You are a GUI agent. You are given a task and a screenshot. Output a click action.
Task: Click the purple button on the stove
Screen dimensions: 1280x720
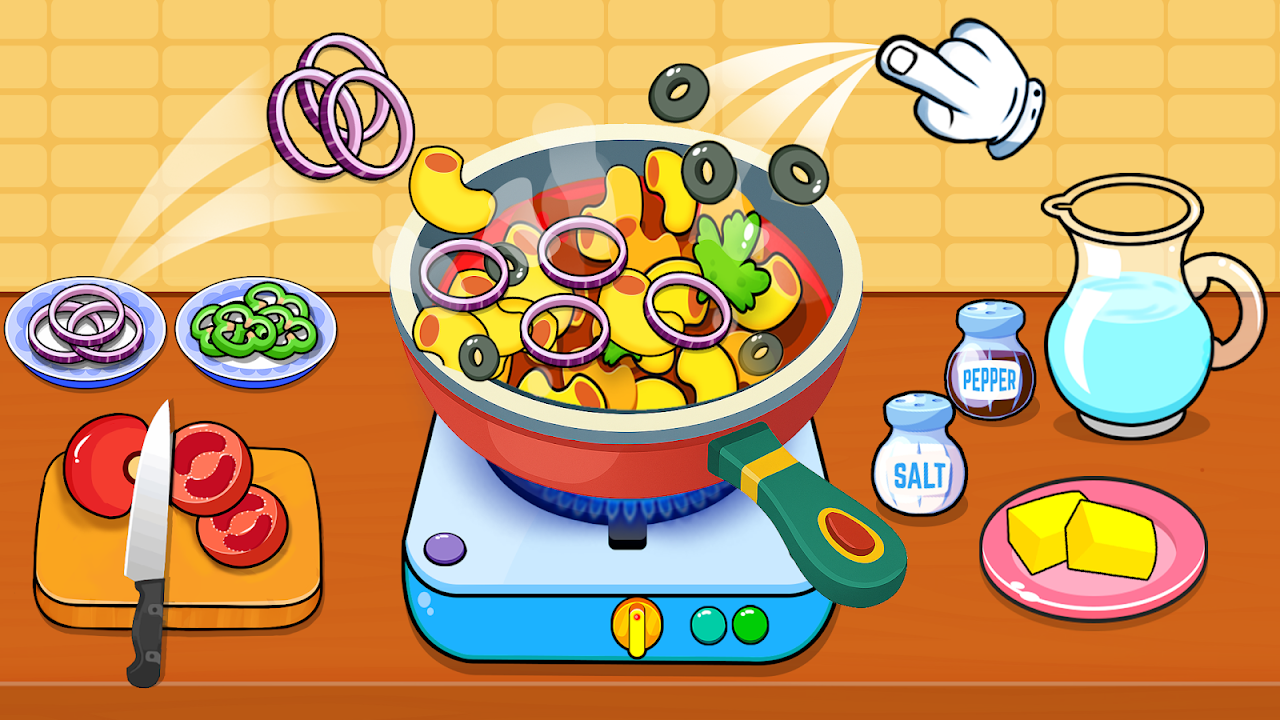[x=445, y=548]
